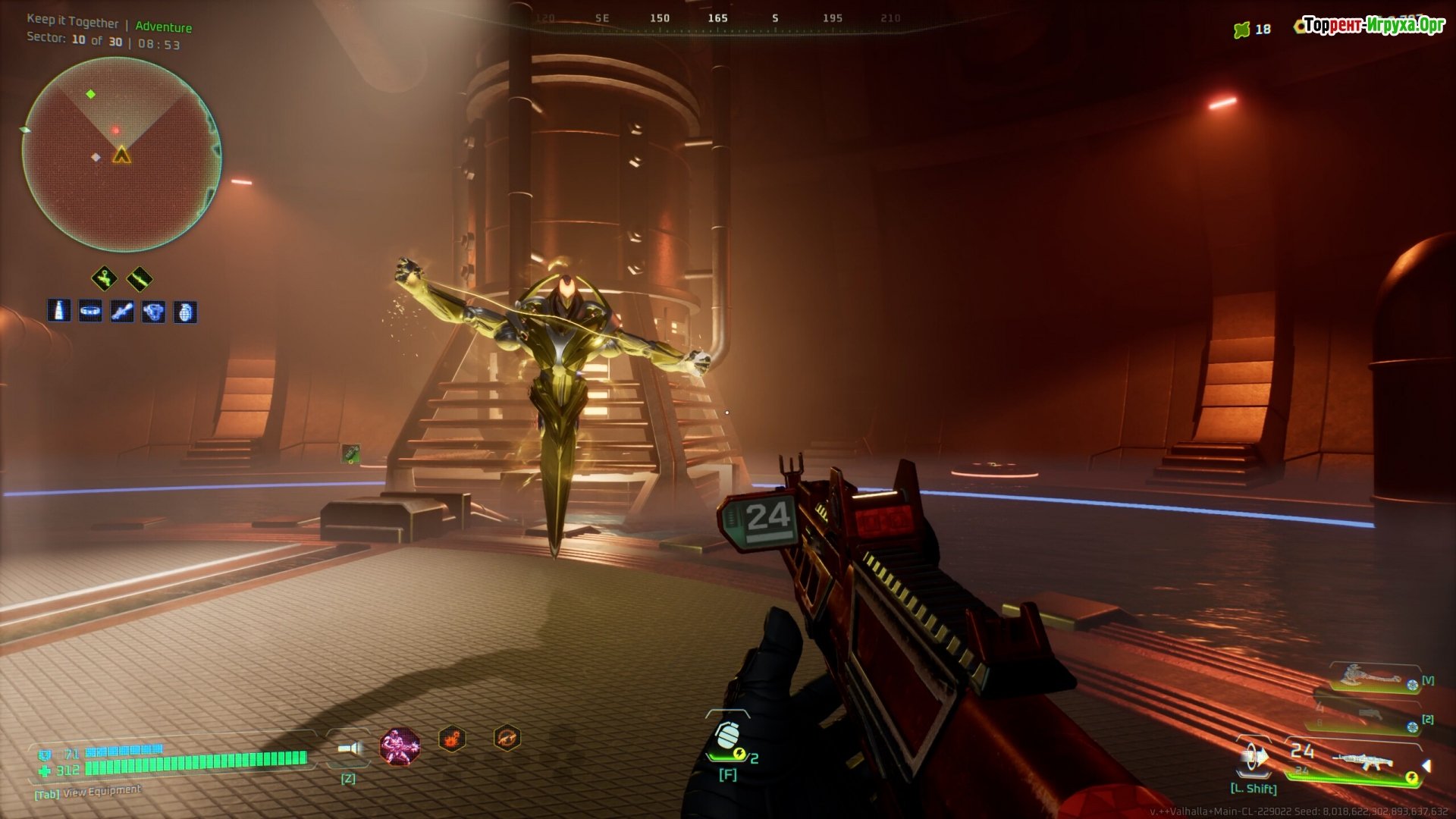This screenshot has height=819, width=1456.
Task: Click the pink gunner character portrait
Action: [x=400, y=746]
